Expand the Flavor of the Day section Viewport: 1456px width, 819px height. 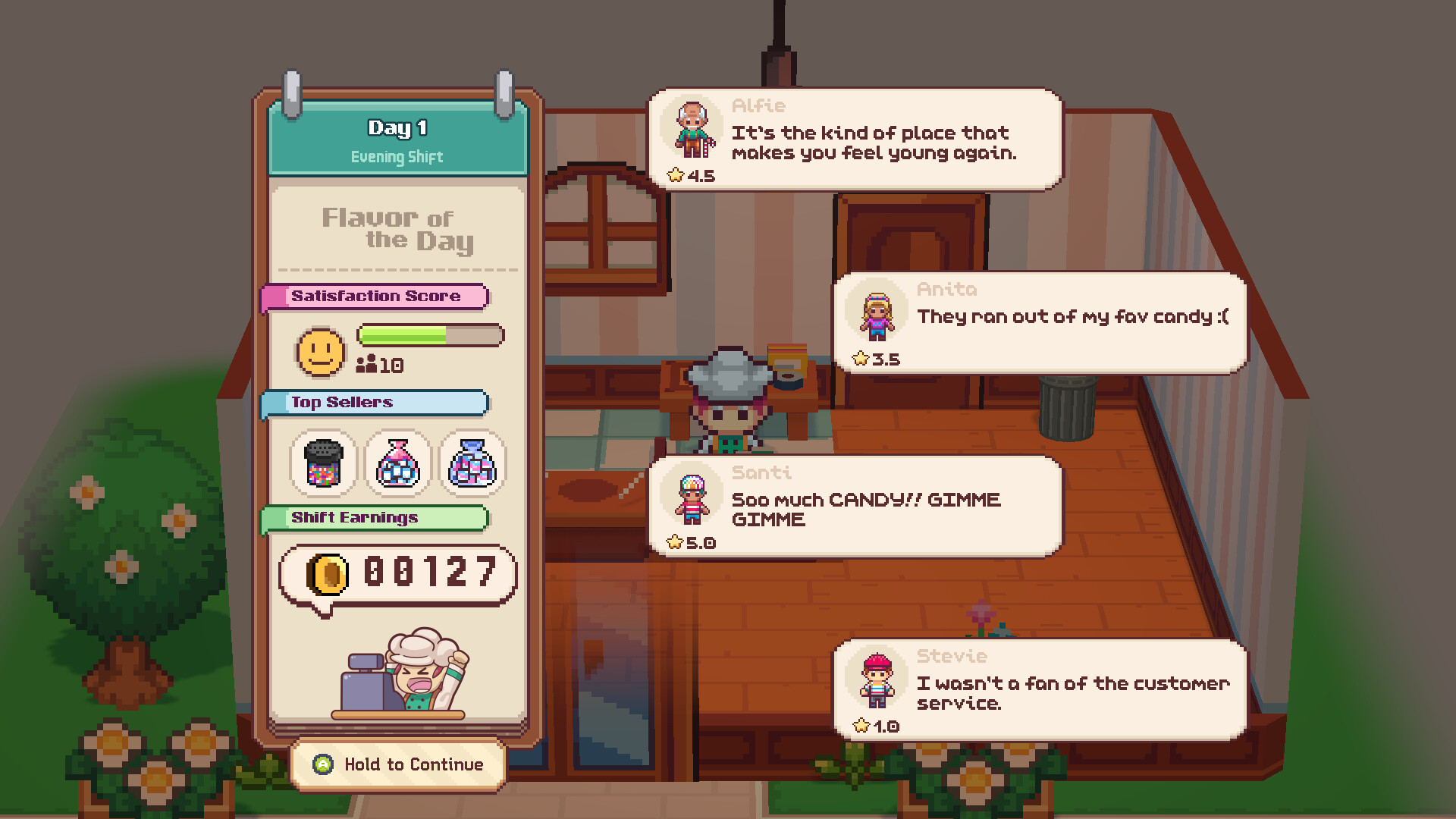click(x=397, y=230)
